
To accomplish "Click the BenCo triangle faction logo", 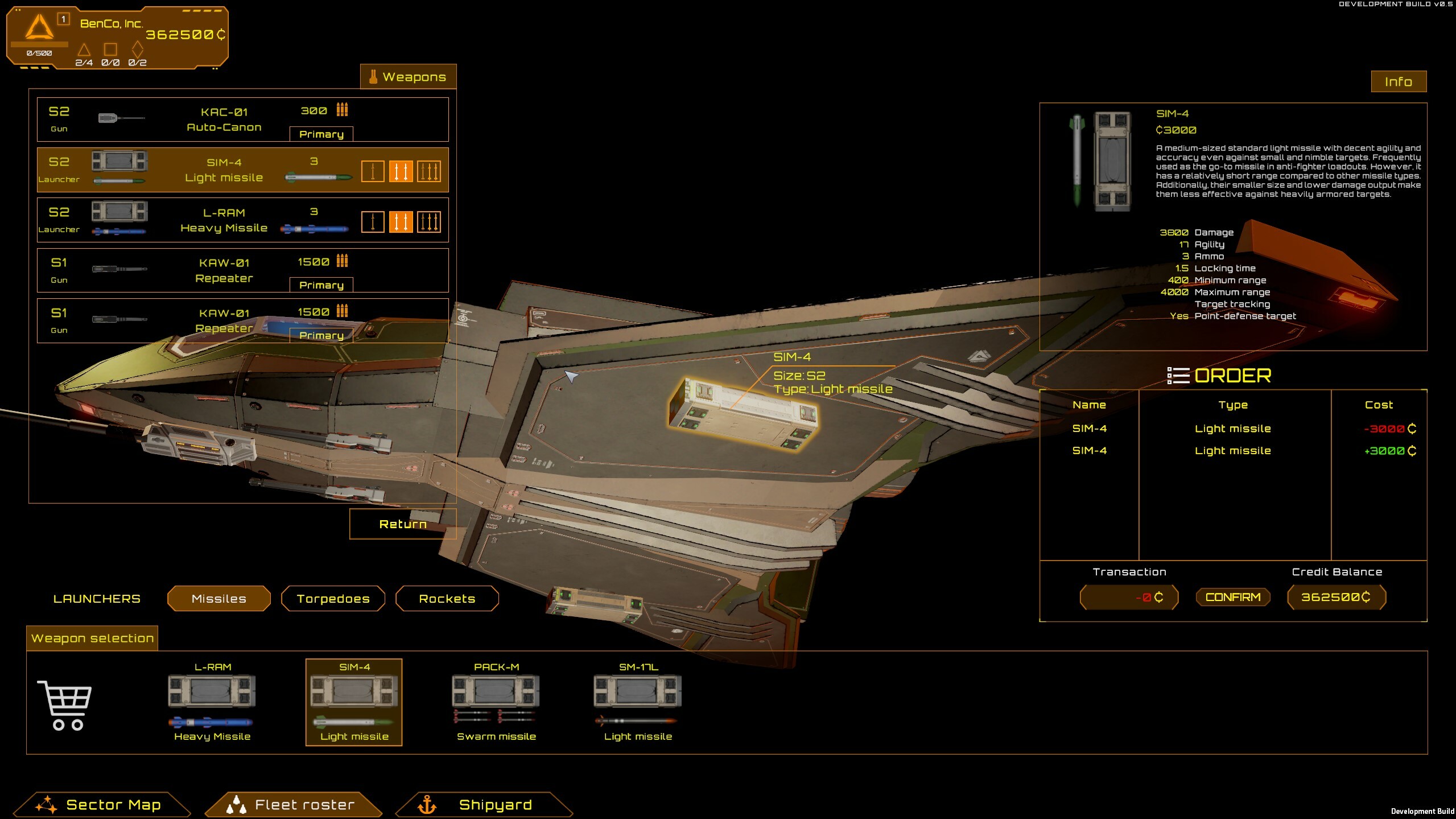I will [39, 28].
